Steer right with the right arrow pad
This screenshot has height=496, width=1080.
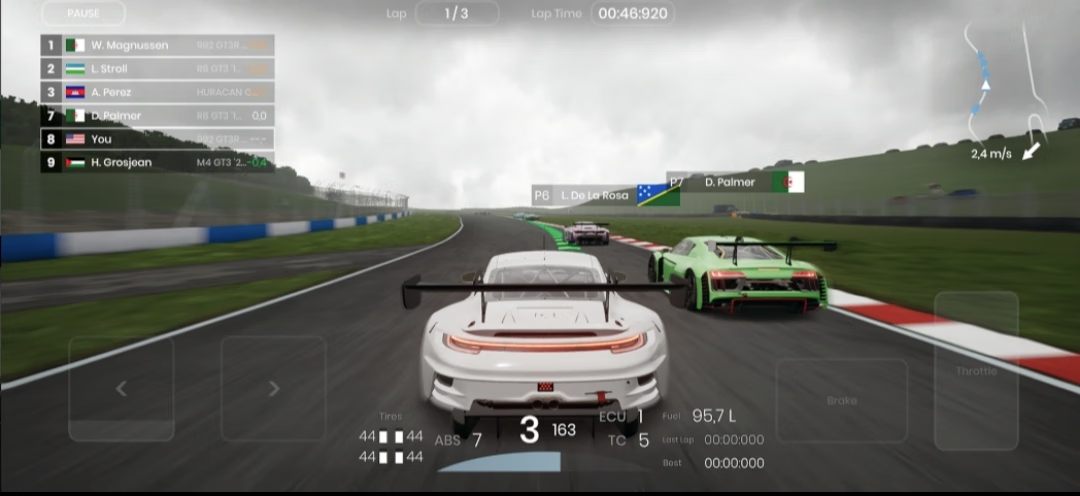coord(273,389)
